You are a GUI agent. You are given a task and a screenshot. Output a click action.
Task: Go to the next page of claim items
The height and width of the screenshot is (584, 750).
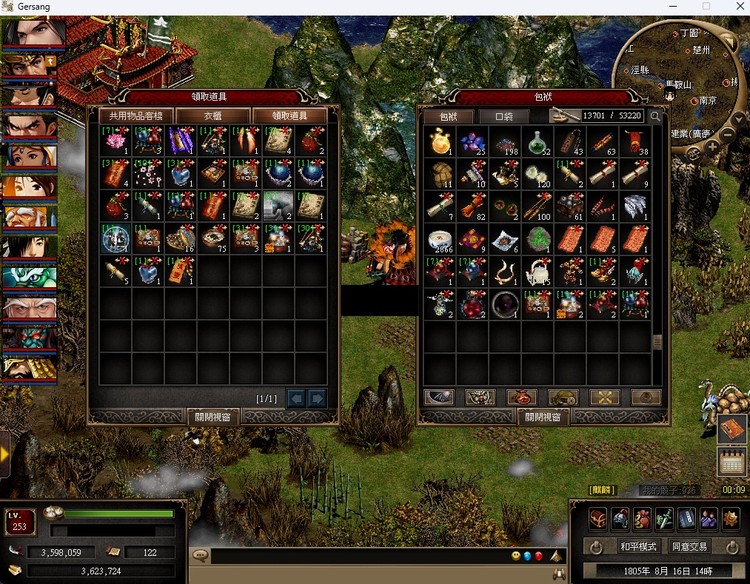pyautogui.click(x=317, y=398)
